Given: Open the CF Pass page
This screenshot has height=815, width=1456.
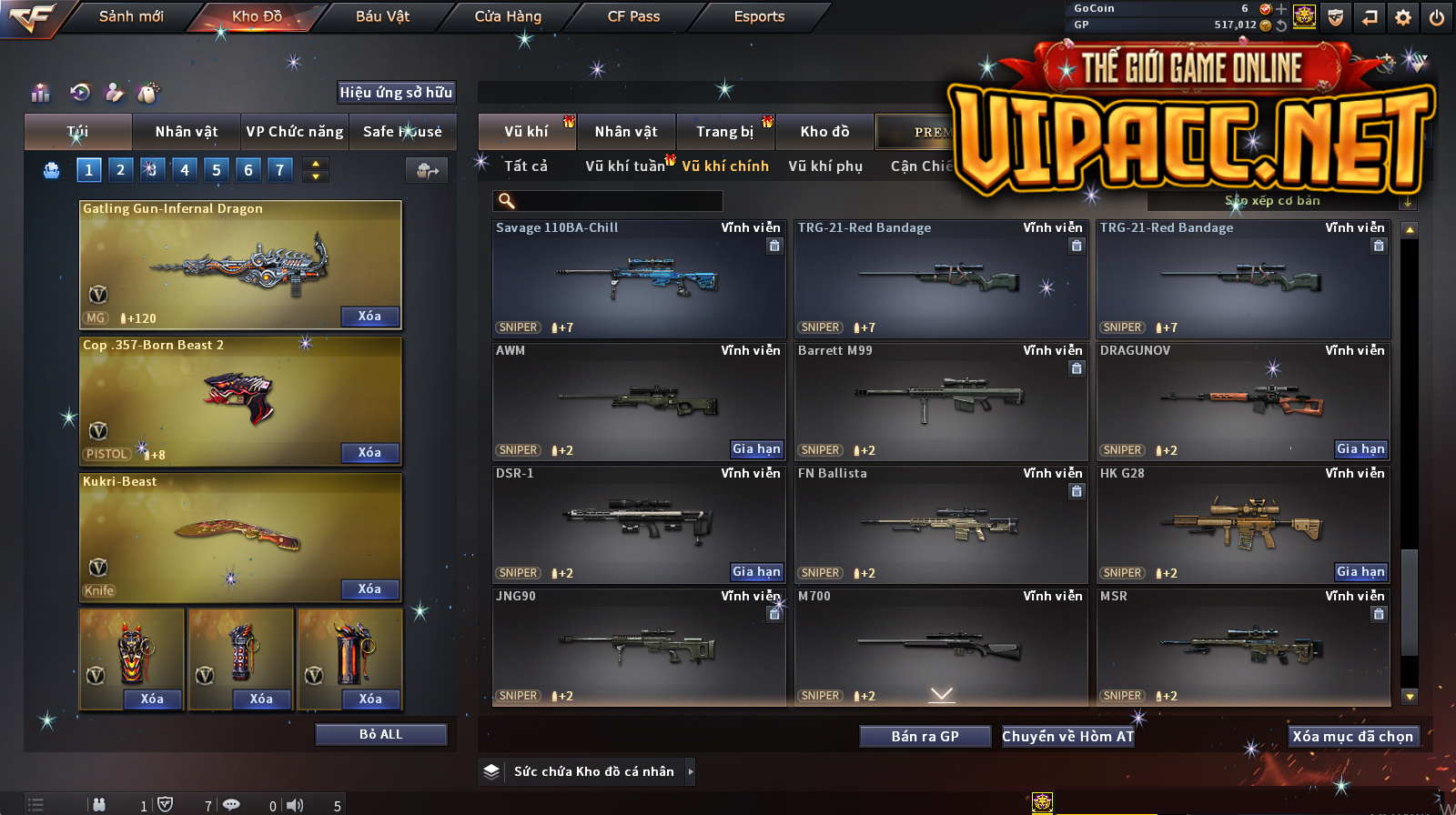Looking at the screenshot, I should click(633, 16).
